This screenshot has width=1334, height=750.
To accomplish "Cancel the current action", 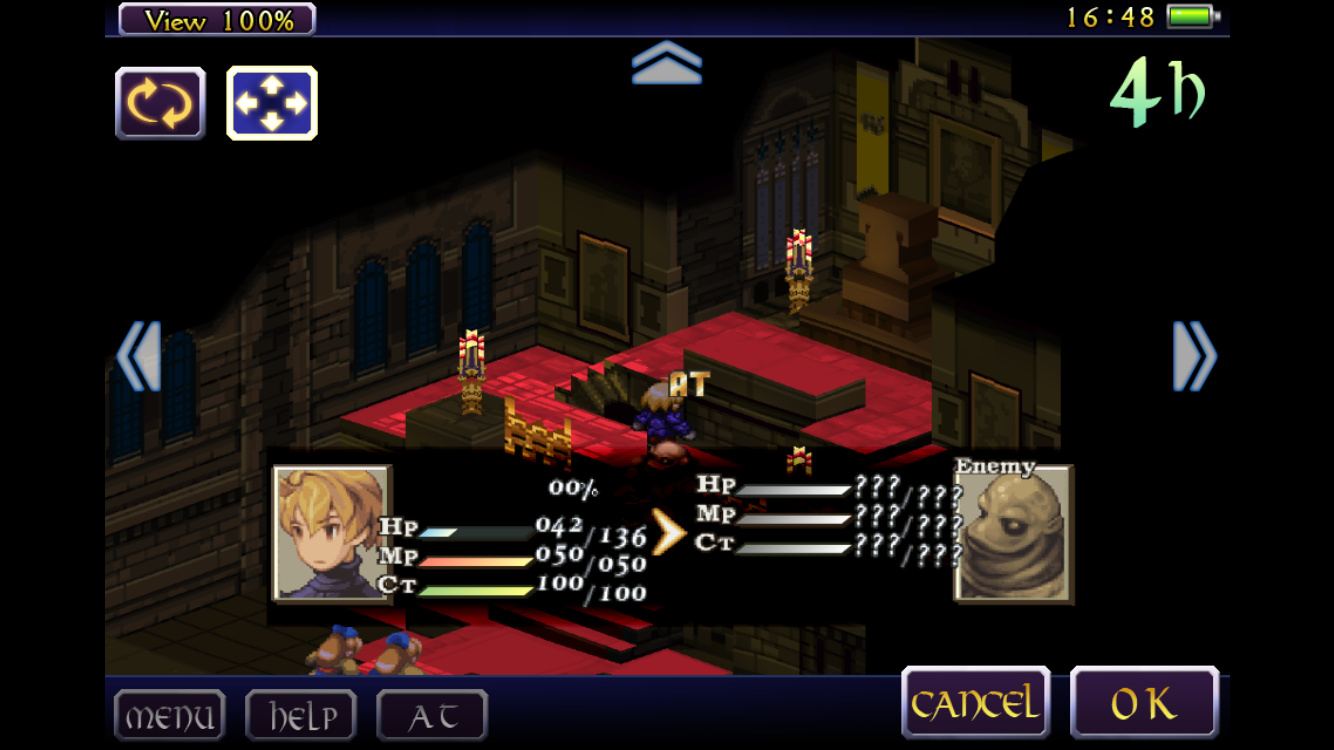I will coord(975,703).
